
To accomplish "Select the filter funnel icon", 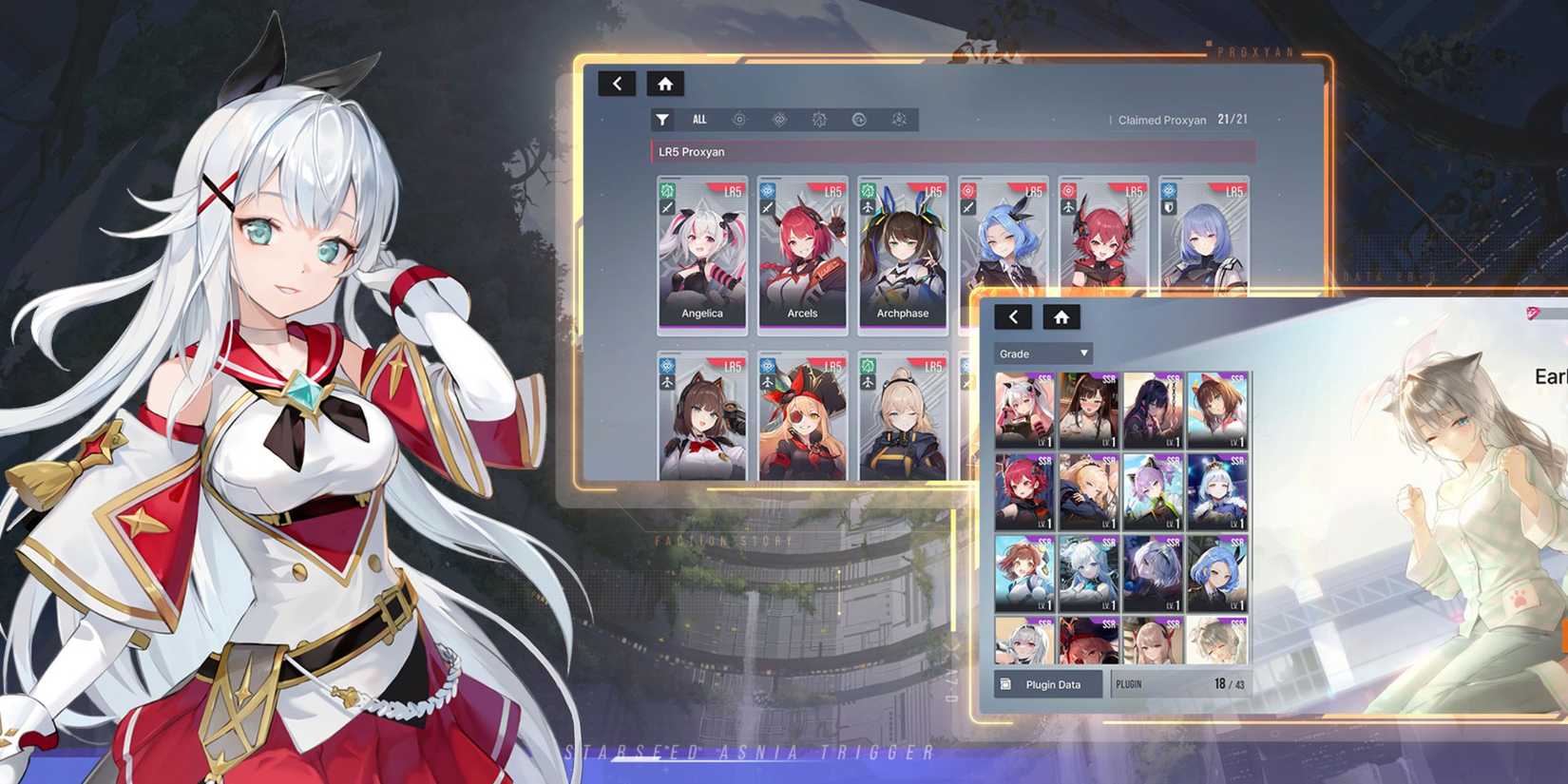I will coord(662,119).
